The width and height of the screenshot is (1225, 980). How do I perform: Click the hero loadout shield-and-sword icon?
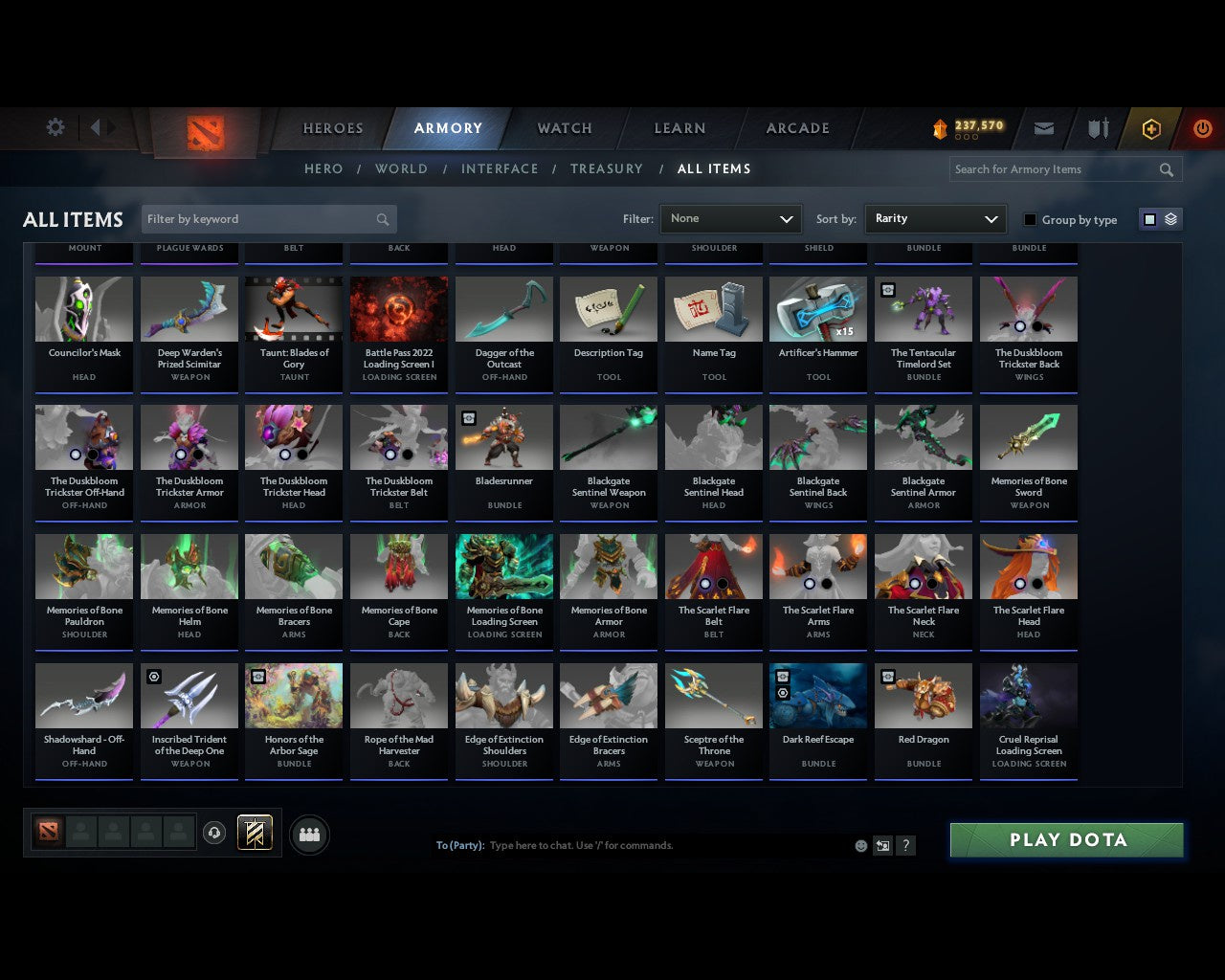[1097, 128]
